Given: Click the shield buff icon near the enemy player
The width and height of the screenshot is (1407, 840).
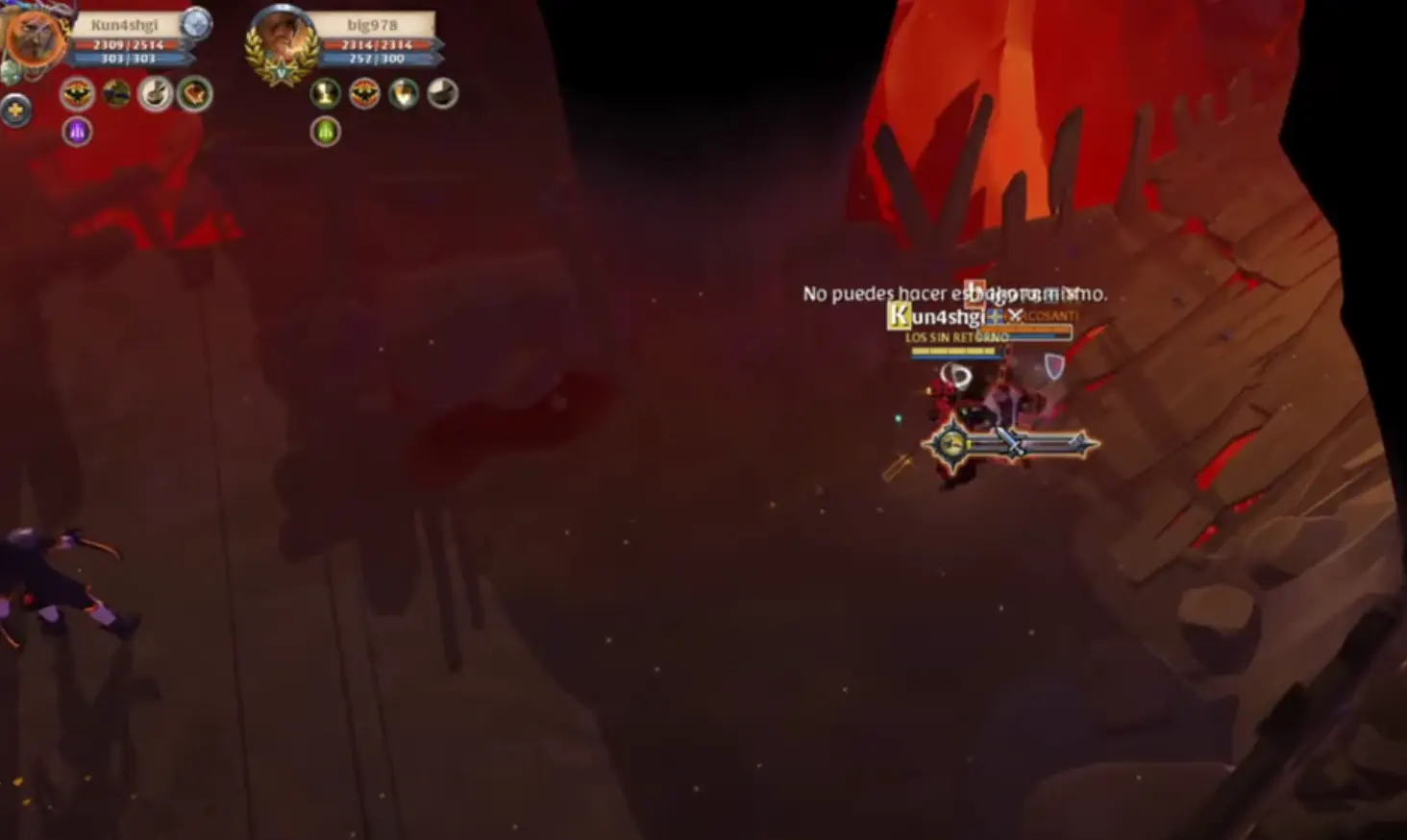Looking at the screenshot, I should click(1054, 366).
